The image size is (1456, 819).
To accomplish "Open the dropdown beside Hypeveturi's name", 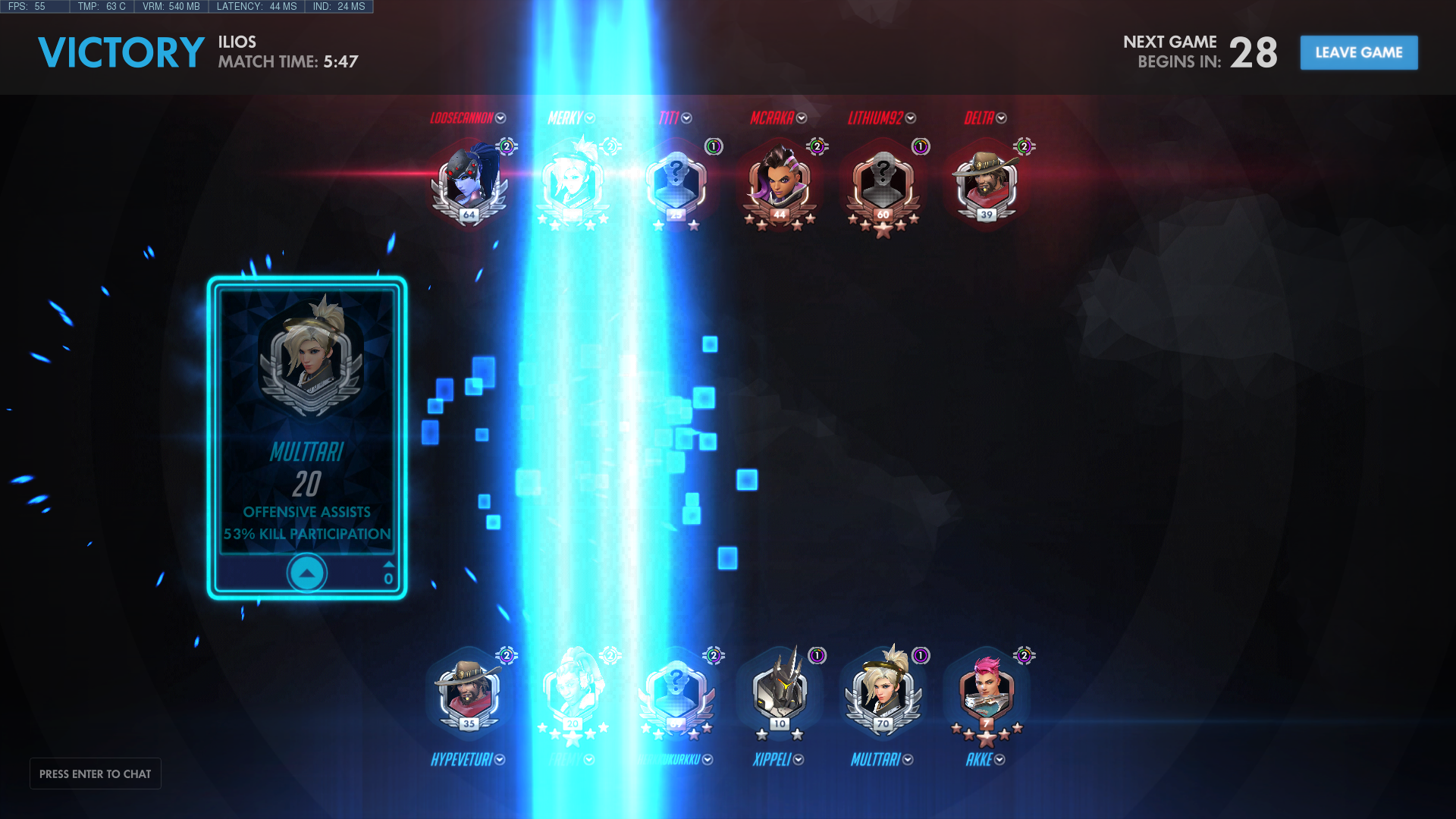I will point(500,760).
